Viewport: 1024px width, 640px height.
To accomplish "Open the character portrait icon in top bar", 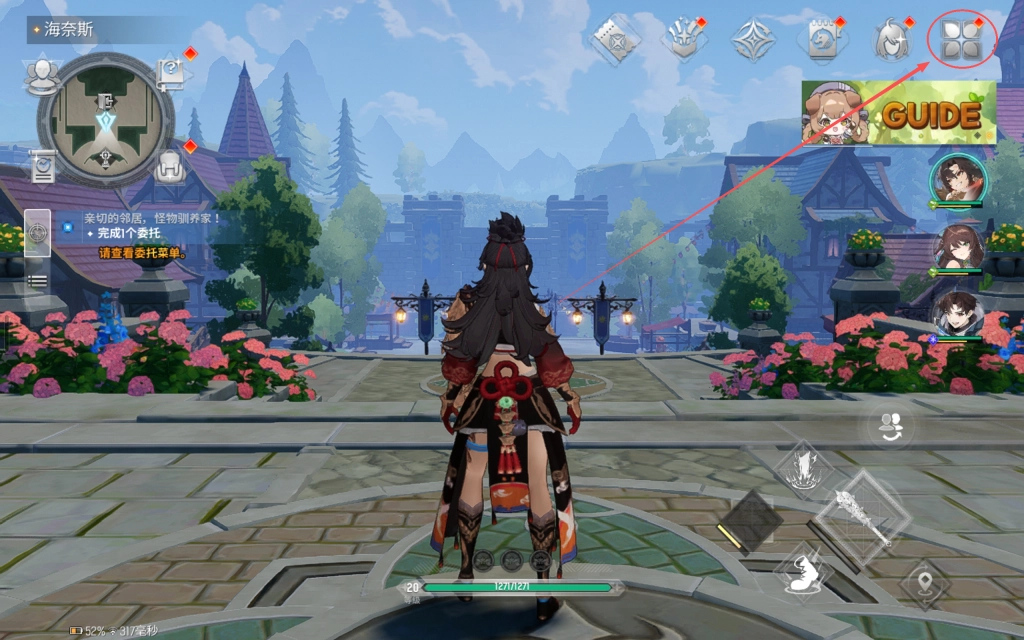I will 890,40.
